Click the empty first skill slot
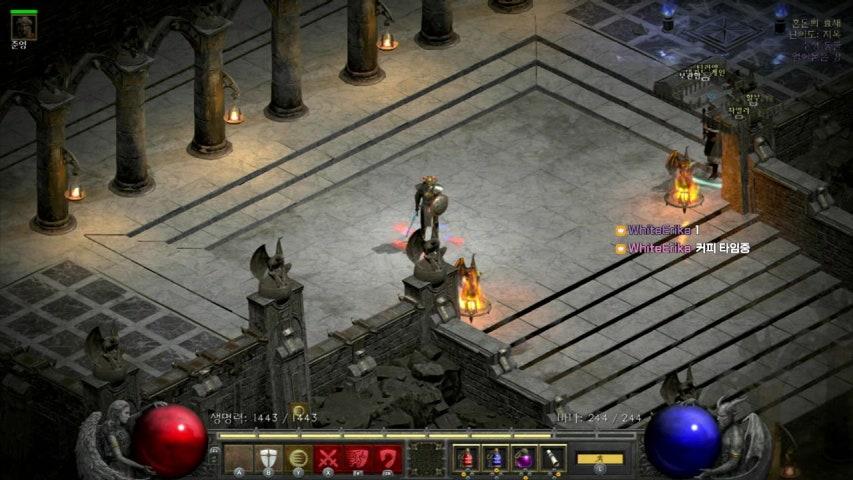This screenshot has height=480, width=853. coord(238,458)
